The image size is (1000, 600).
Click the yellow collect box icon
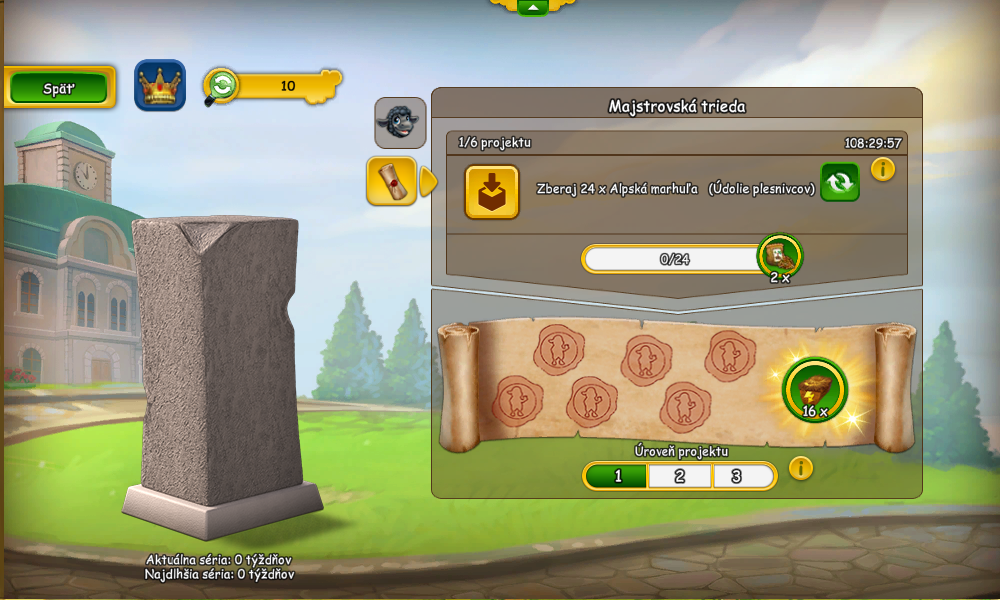[x=492, y=191]
